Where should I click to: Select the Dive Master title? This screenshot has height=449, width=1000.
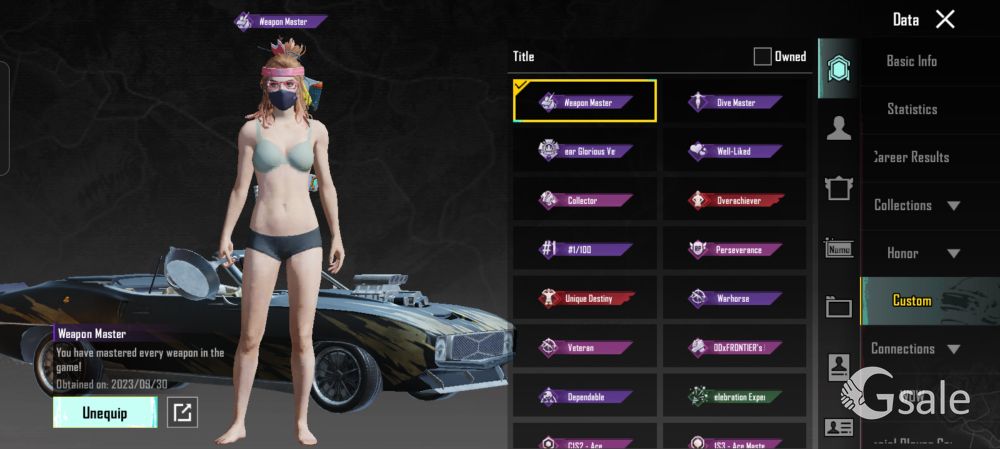(735, 102)
